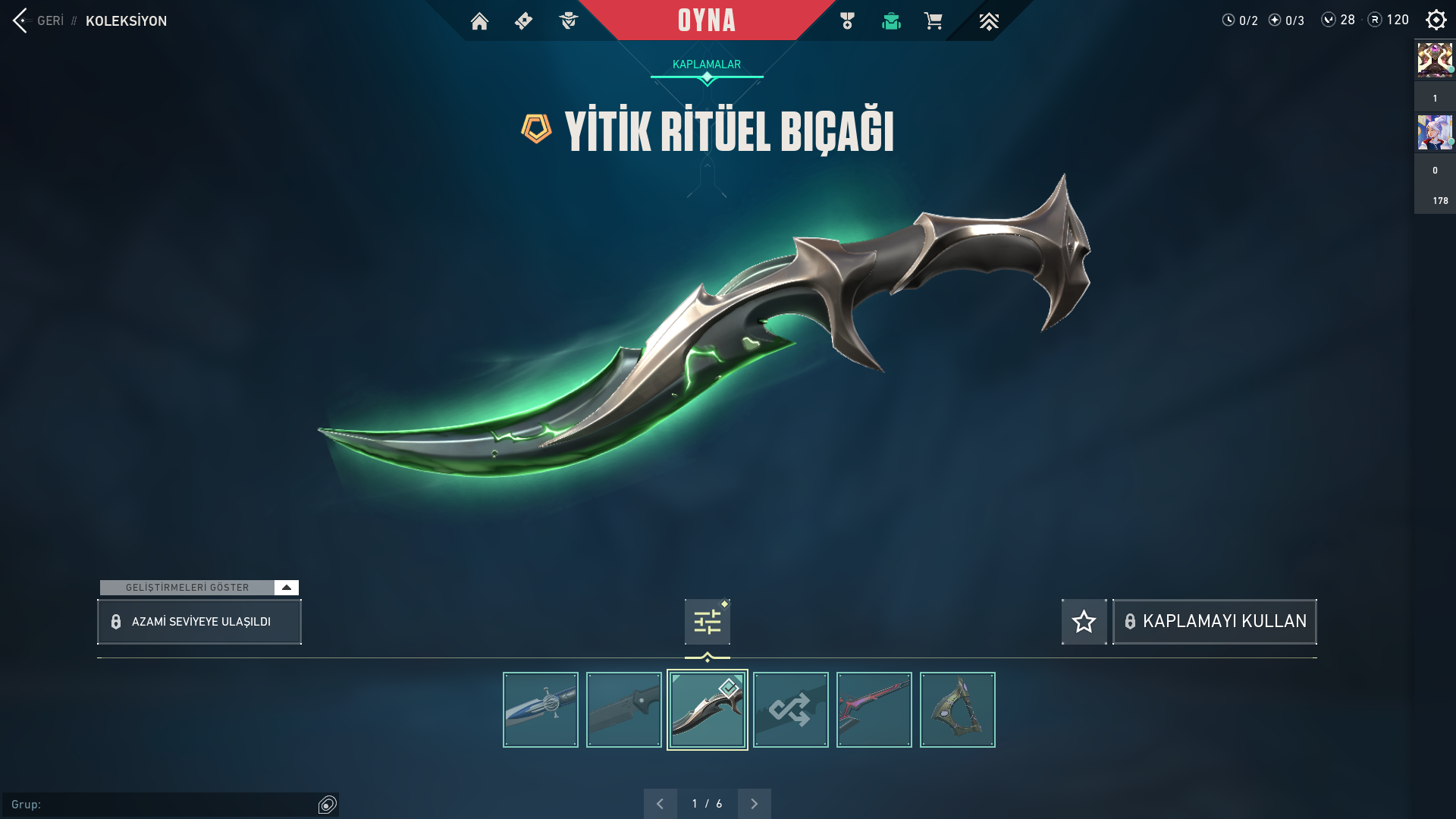
Task: Open the store shopping cart icon
Action: pos(934,21)
